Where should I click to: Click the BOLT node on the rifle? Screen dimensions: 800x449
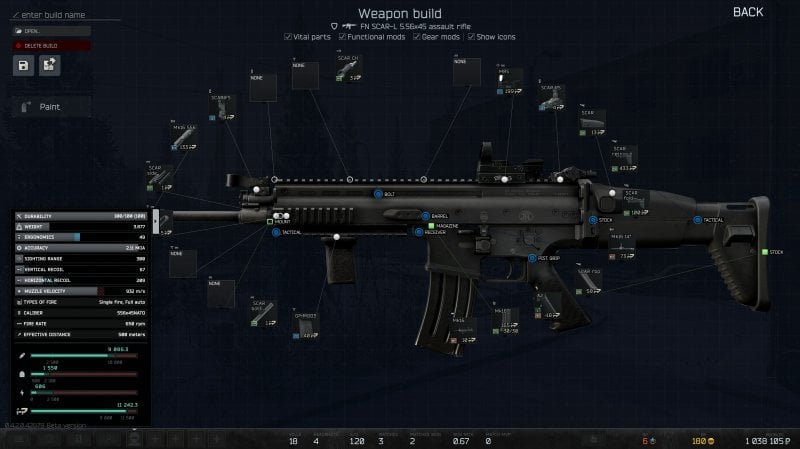coord(377,193)
